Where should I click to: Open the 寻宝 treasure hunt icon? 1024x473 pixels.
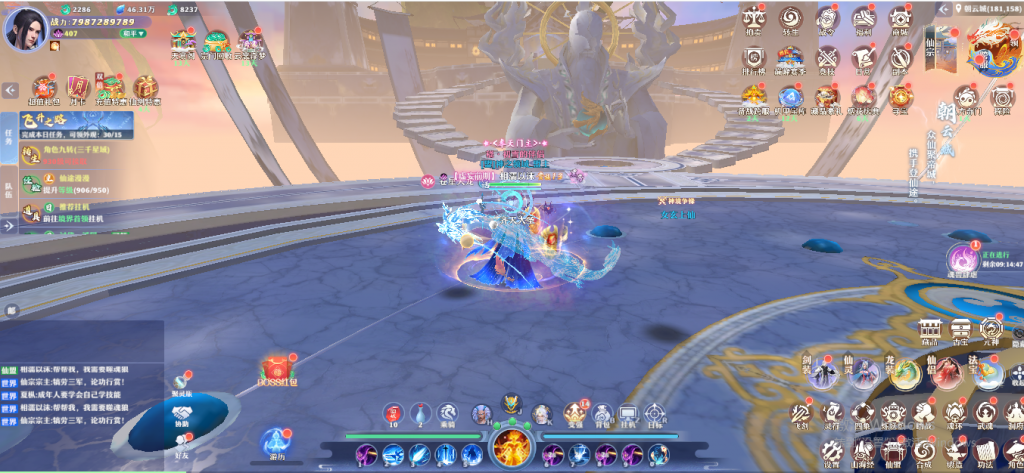(x=900, y=95)
